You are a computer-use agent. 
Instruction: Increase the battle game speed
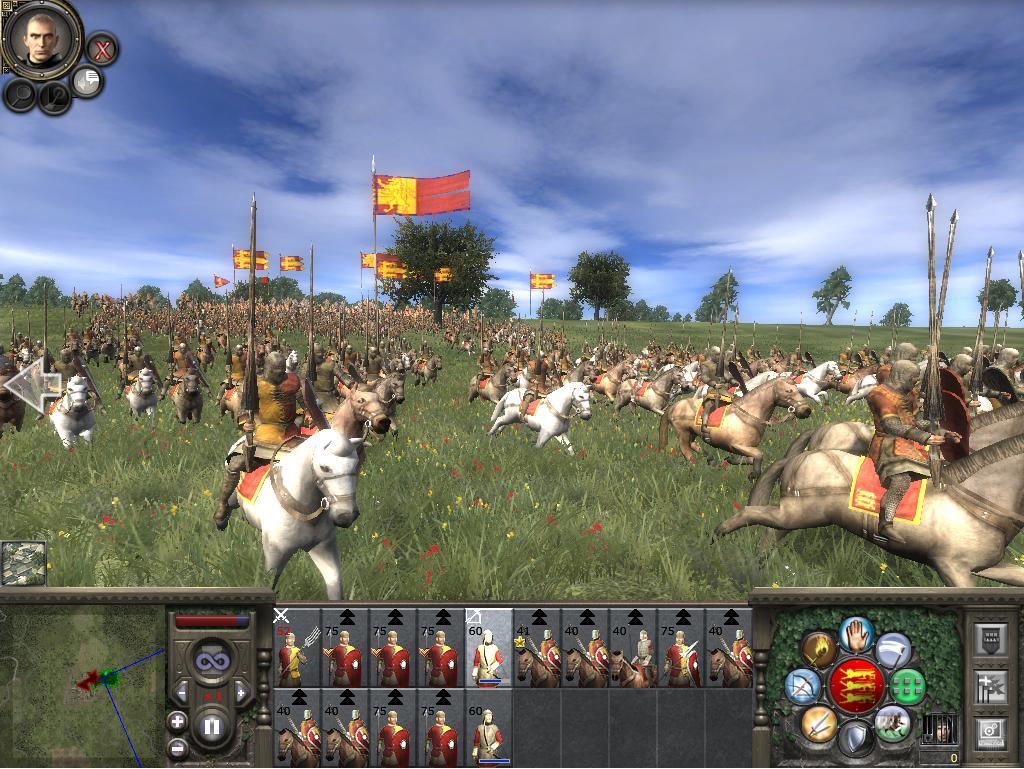pos(240,692)
